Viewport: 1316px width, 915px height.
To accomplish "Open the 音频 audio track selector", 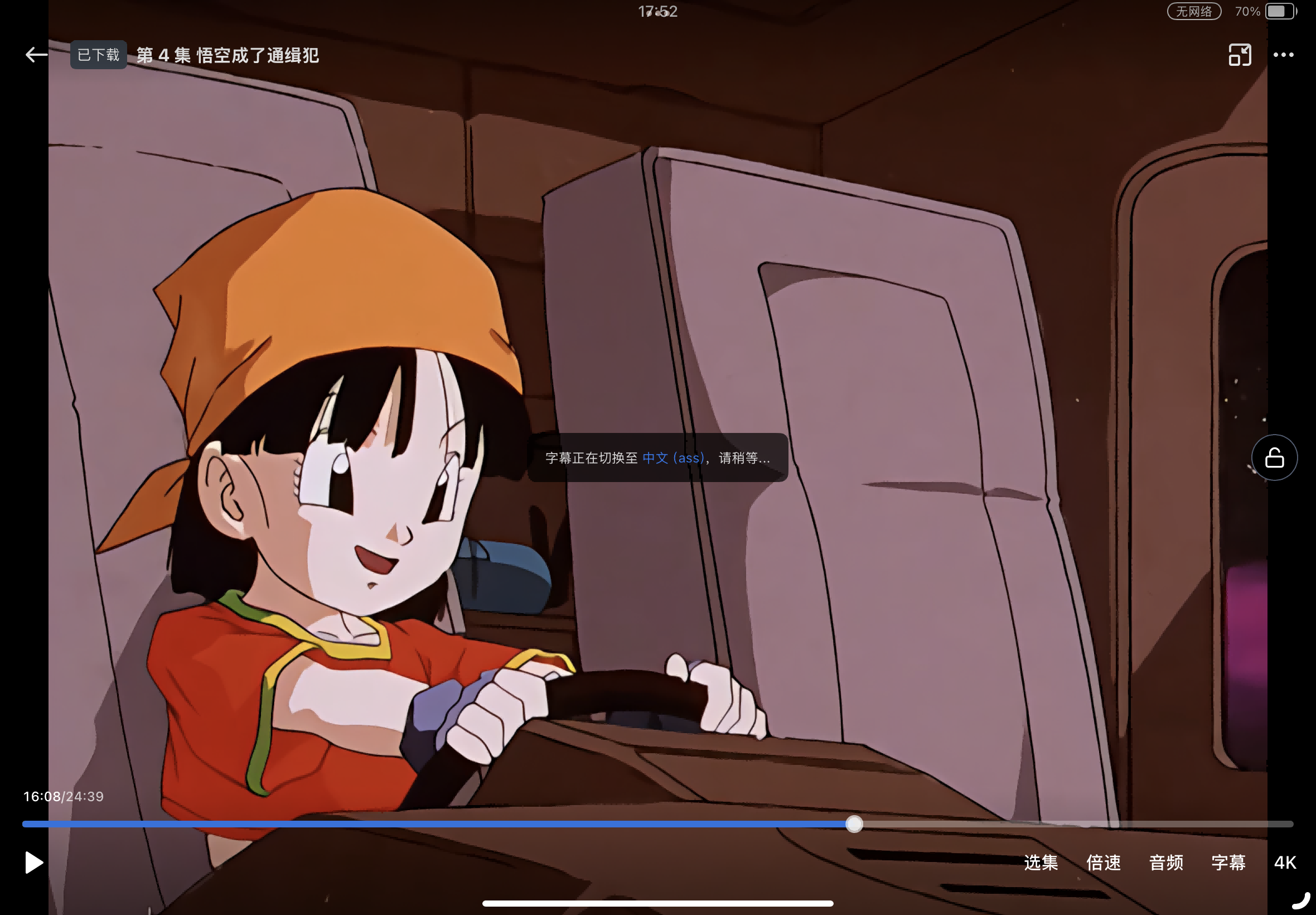I will [1166, 863].
